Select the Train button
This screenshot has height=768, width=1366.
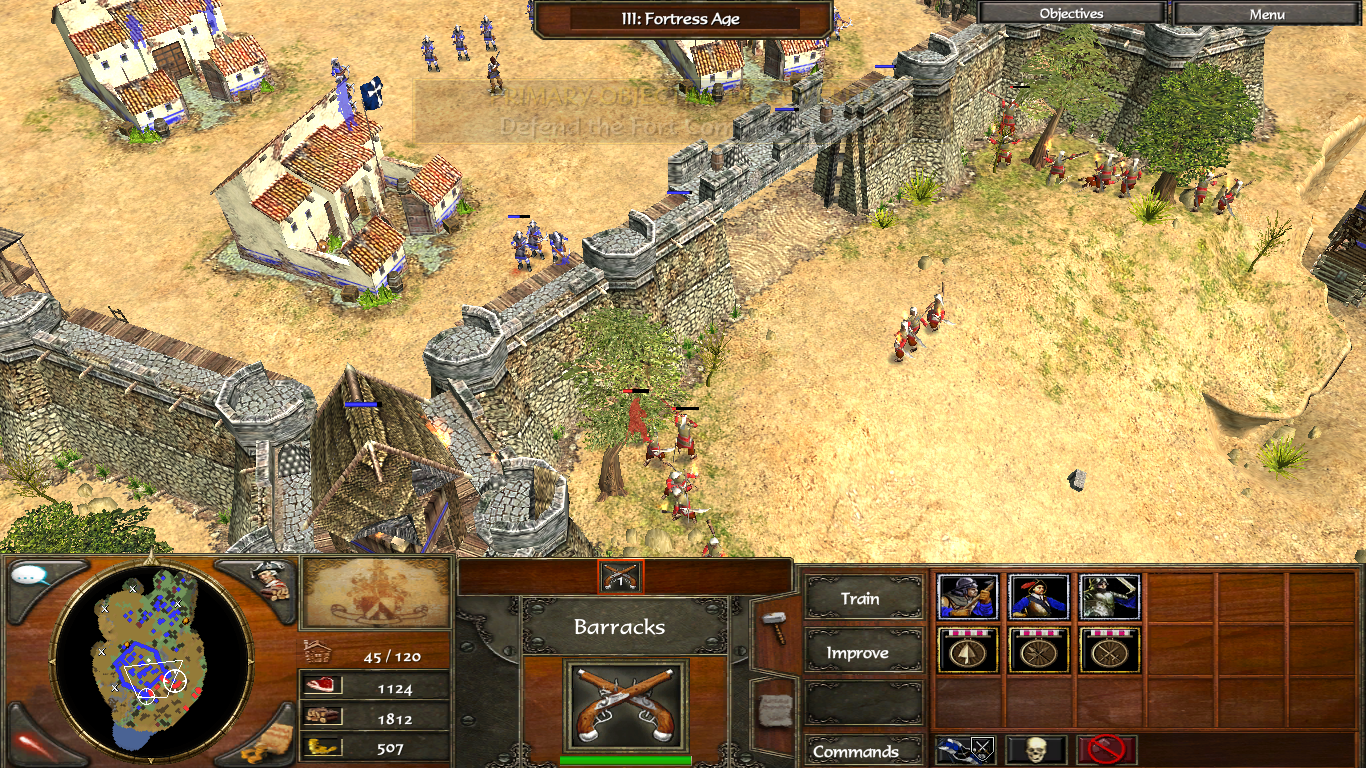click(860, 598)
